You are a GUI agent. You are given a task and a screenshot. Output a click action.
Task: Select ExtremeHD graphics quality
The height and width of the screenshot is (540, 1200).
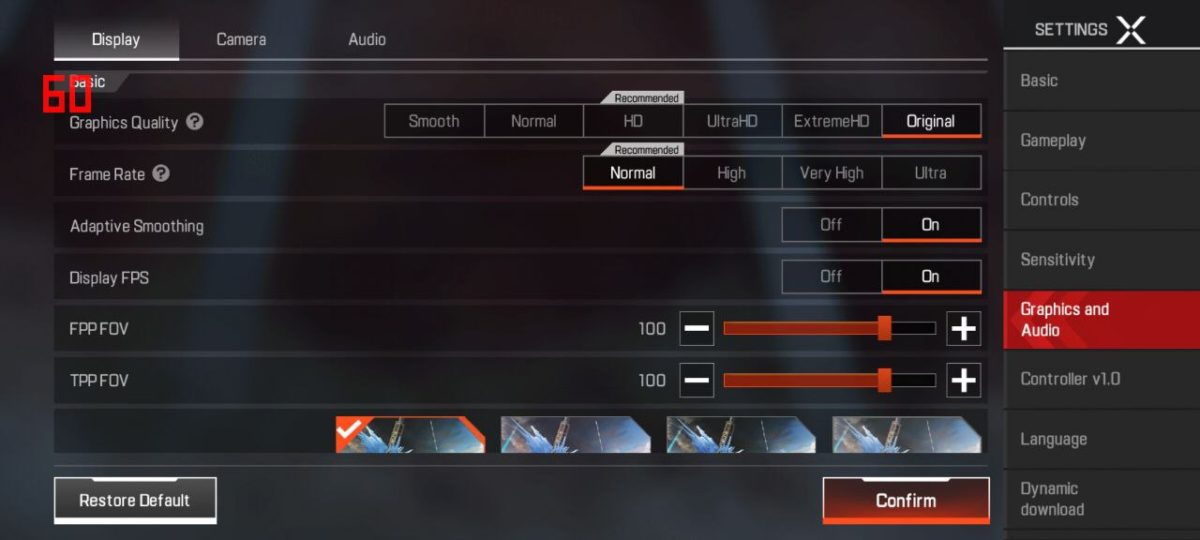point(831,121)
